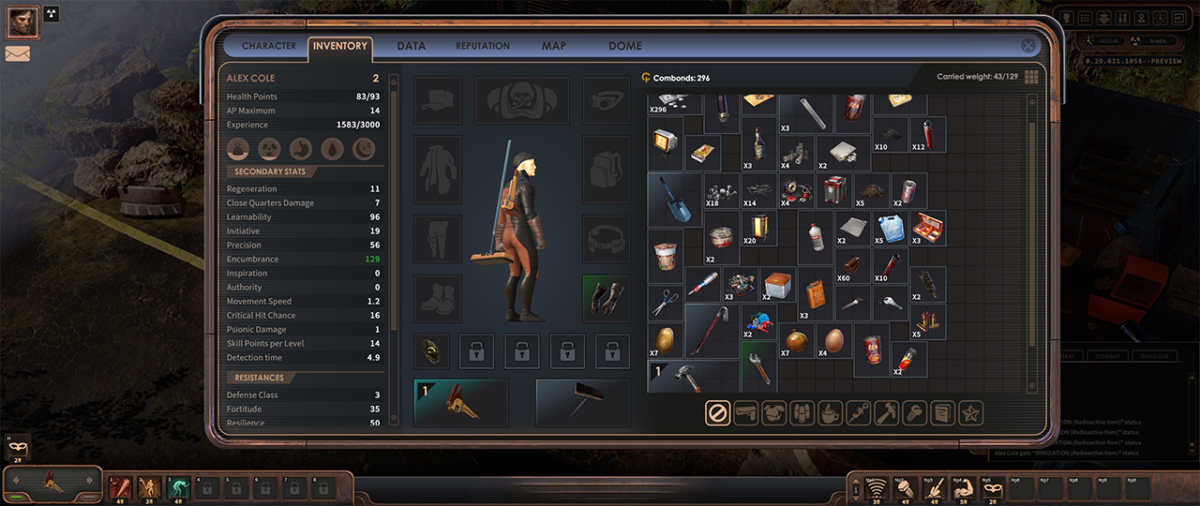Open the Dome tab
The image size is (1200, 506).
623,46
